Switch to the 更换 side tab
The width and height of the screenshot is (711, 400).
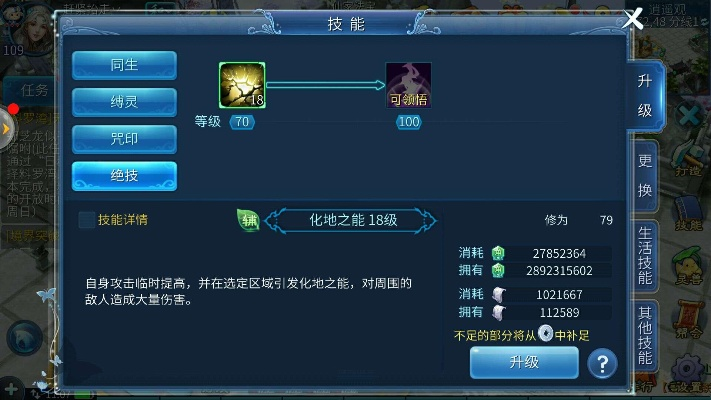(x=645, y=176)
